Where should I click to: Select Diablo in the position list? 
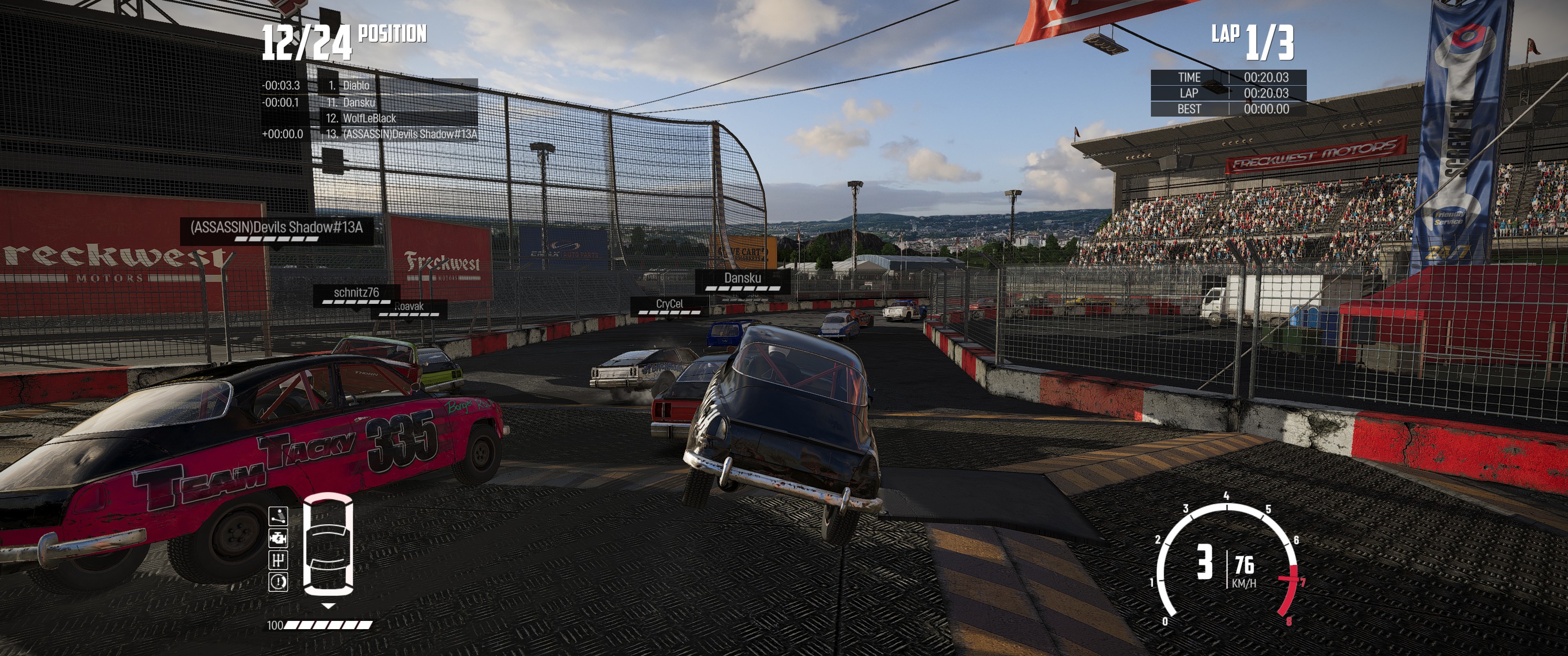tap(356, 86)
